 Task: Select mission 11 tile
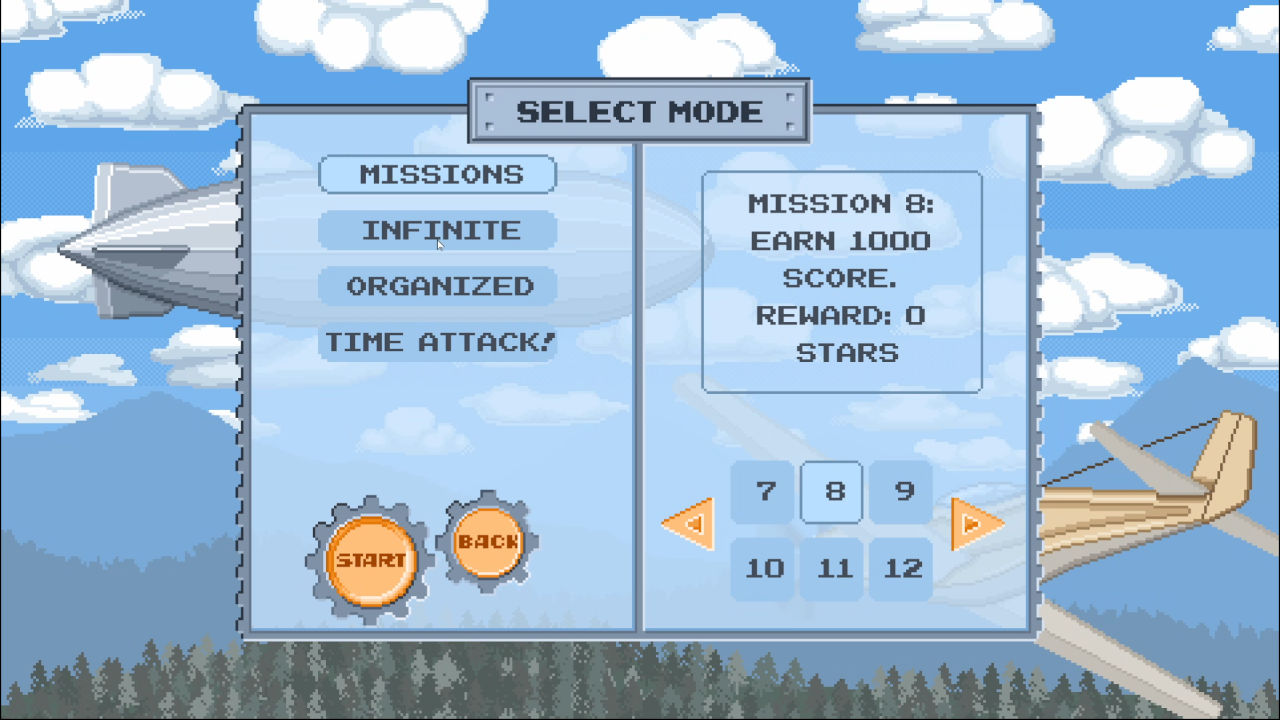coord(834,568)
